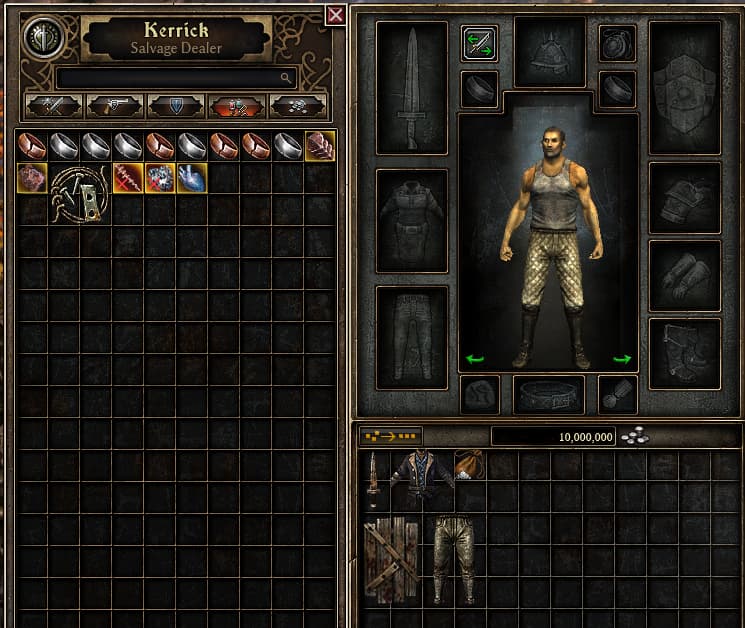Click the shop search field
The height and width of the screenshot is (628, 745).
pyautogui.click(x=175, y=77)
